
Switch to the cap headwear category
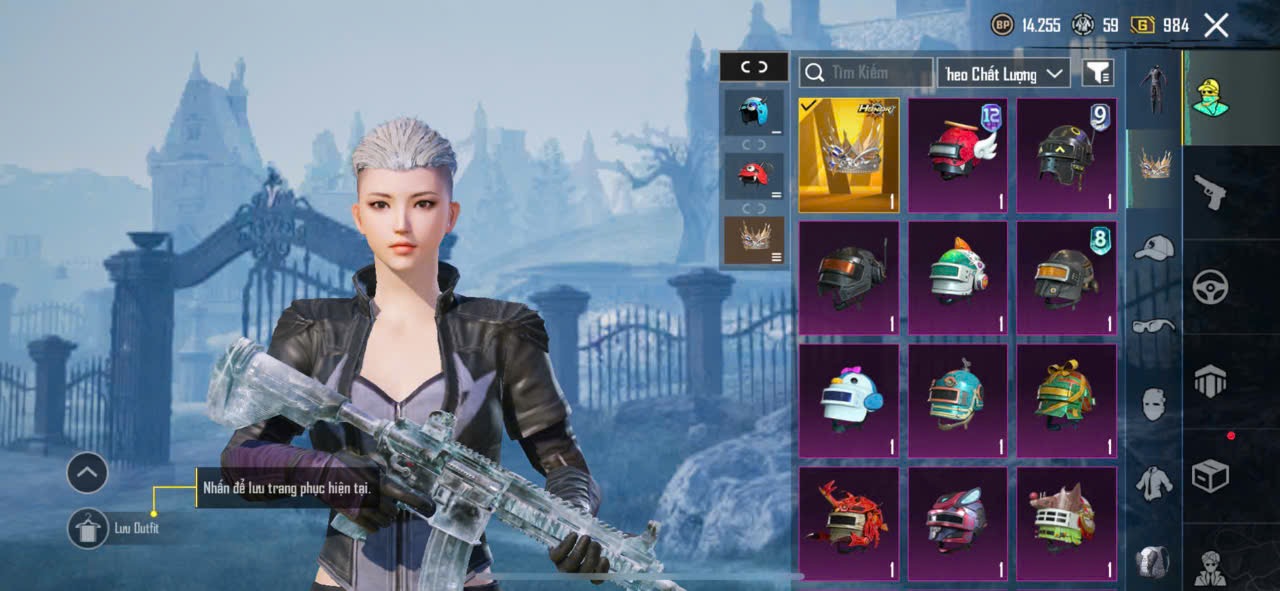tap(1154, 247)
